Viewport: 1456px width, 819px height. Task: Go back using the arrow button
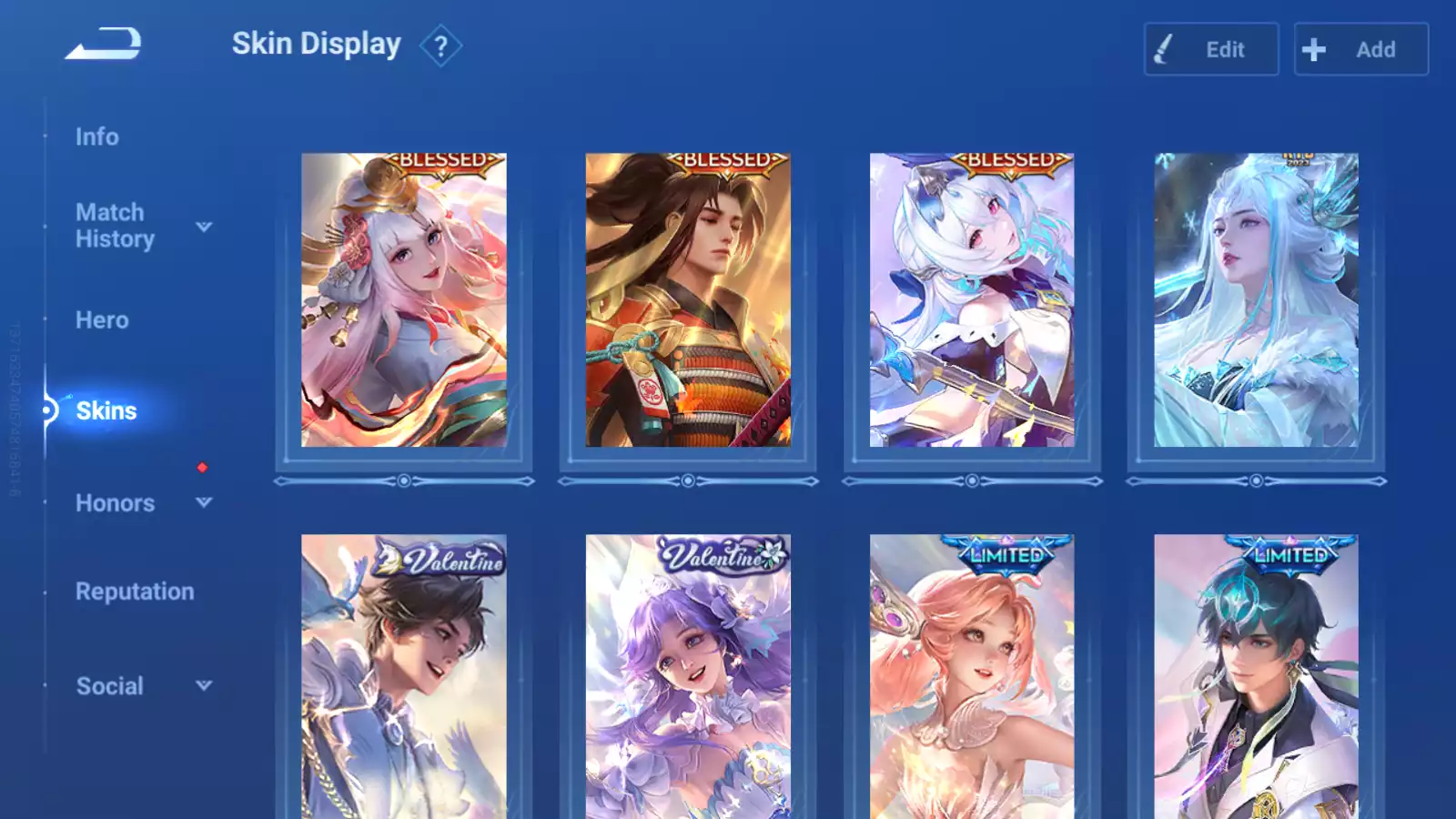pos(103,44)
